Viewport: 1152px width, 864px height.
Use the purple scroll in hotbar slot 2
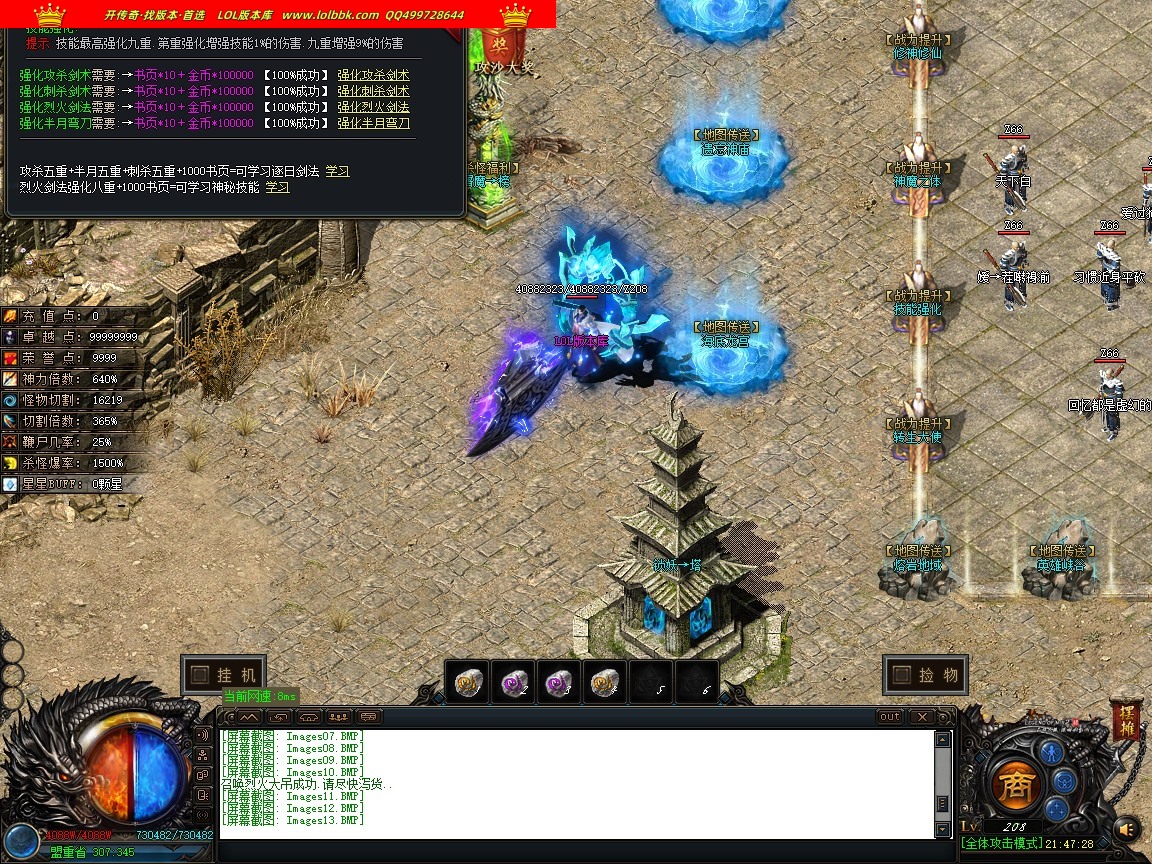[513, 682]
